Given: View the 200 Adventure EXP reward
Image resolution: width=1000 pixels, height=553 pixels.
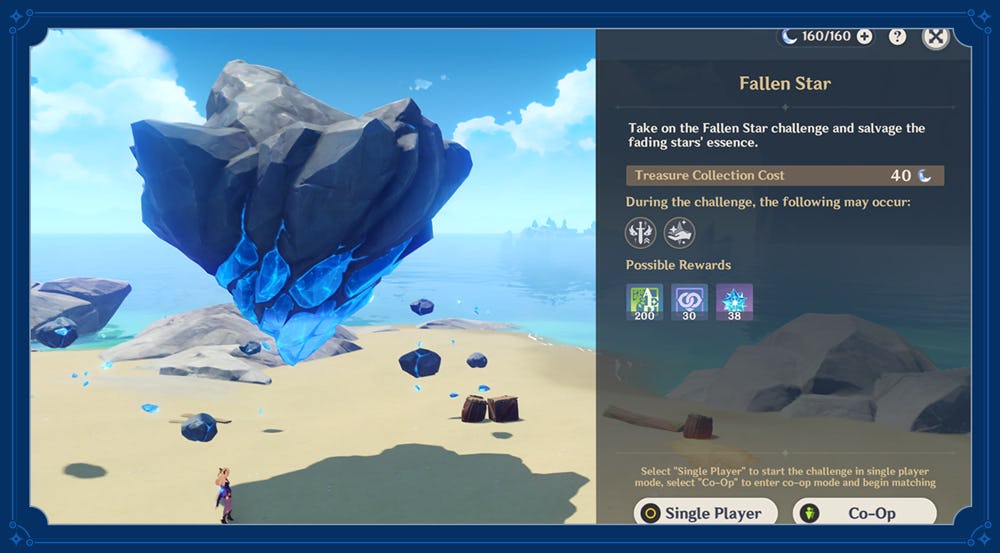Looking at the screenshot, I should tap(644, 302).
